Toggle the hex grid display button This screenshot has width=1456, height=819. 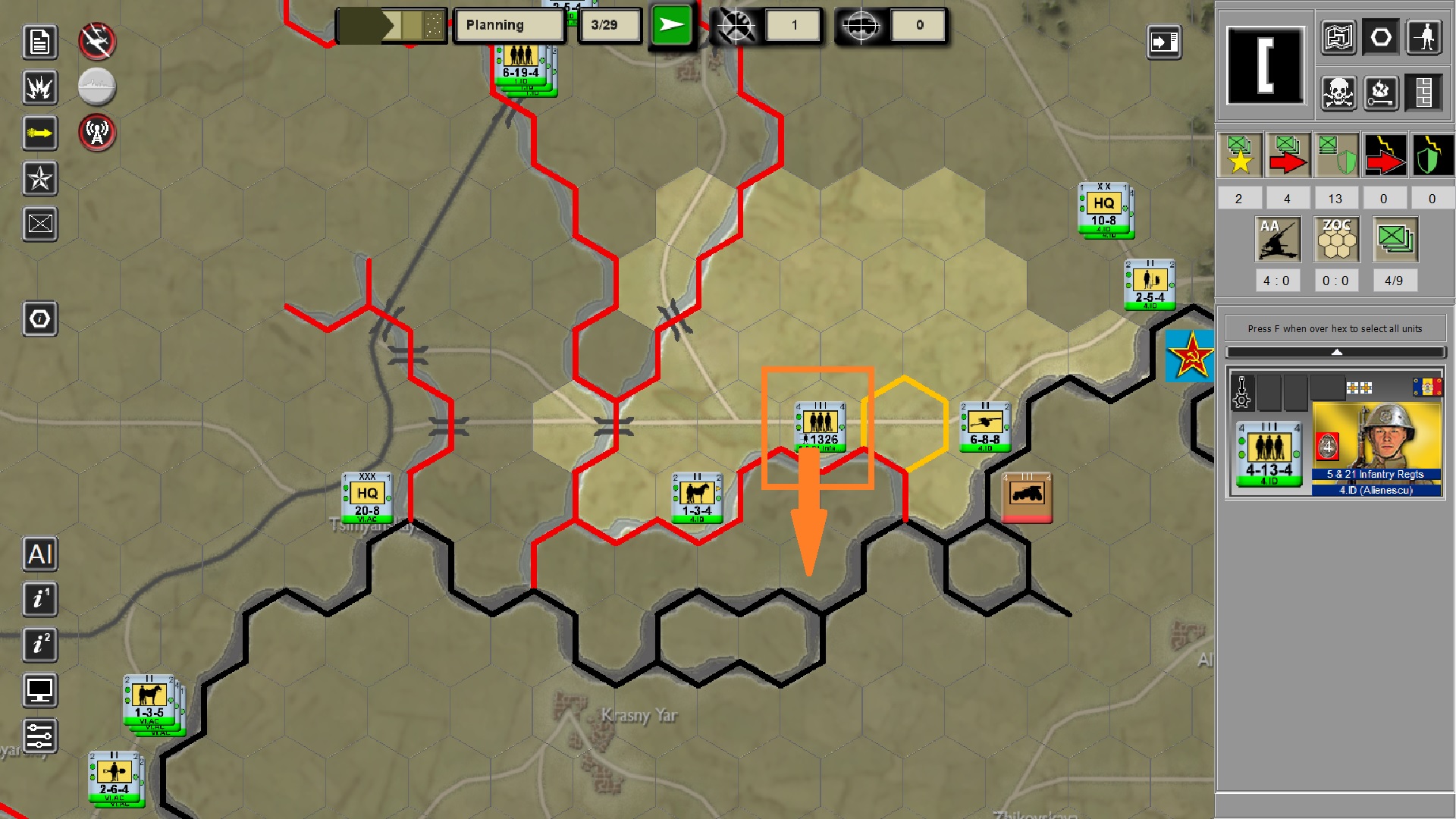[1380, 36]
